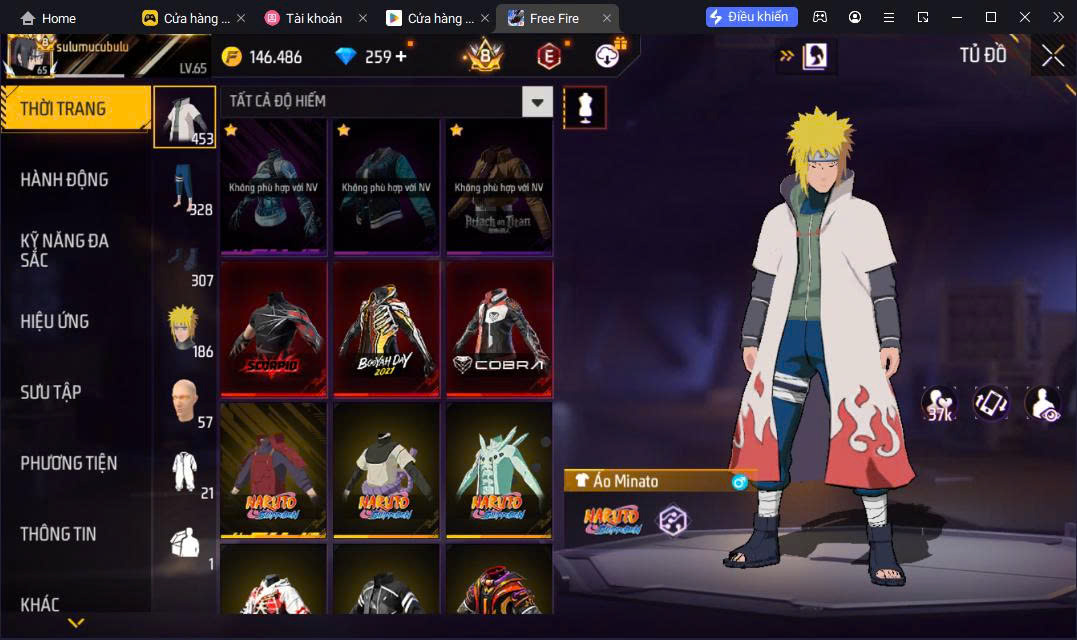Add diamonds with the plus button

(x=402, y=56)
